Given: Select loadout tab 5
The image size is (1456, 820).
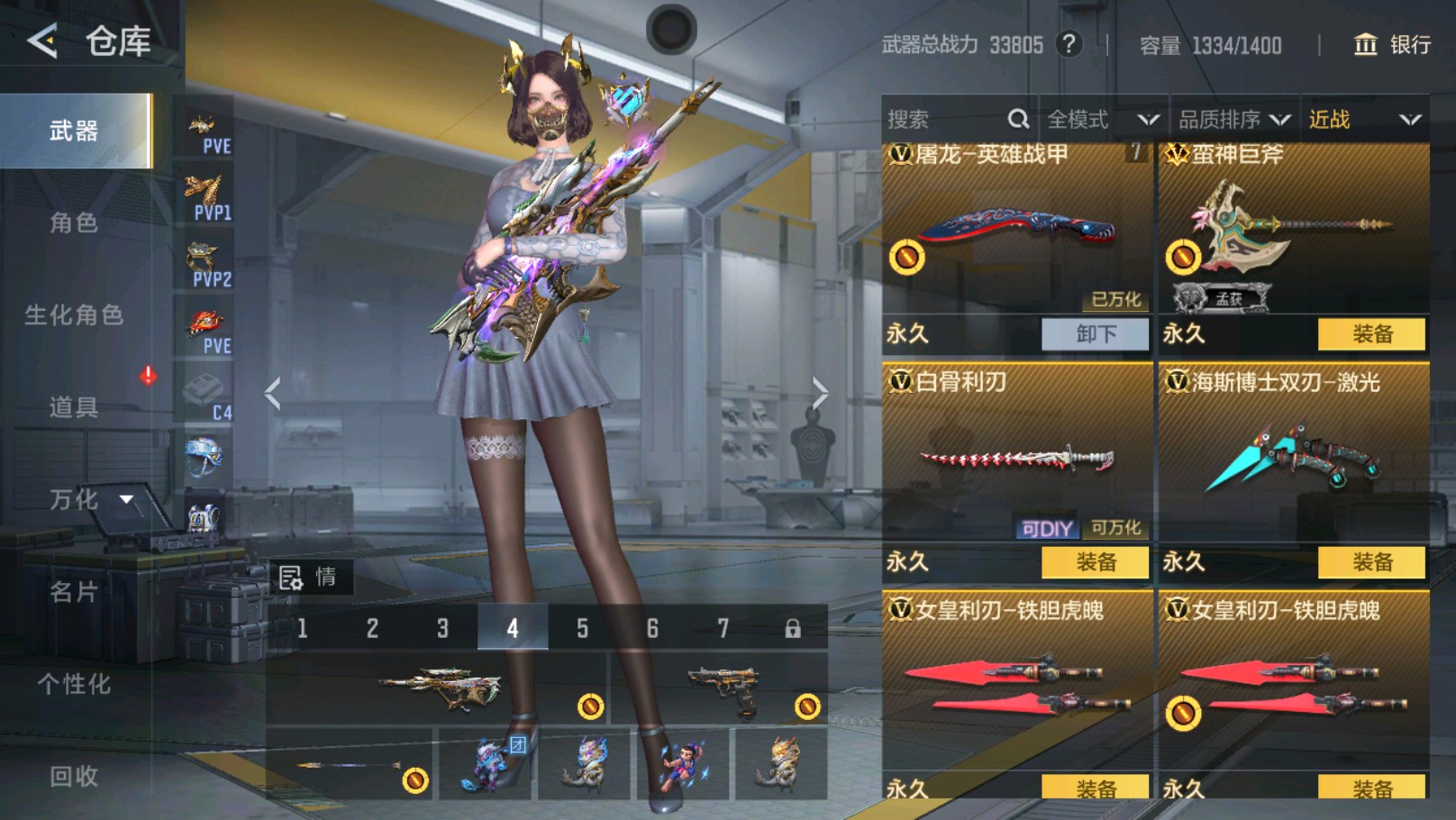Looking at the screenshot, I should point(583,628).
